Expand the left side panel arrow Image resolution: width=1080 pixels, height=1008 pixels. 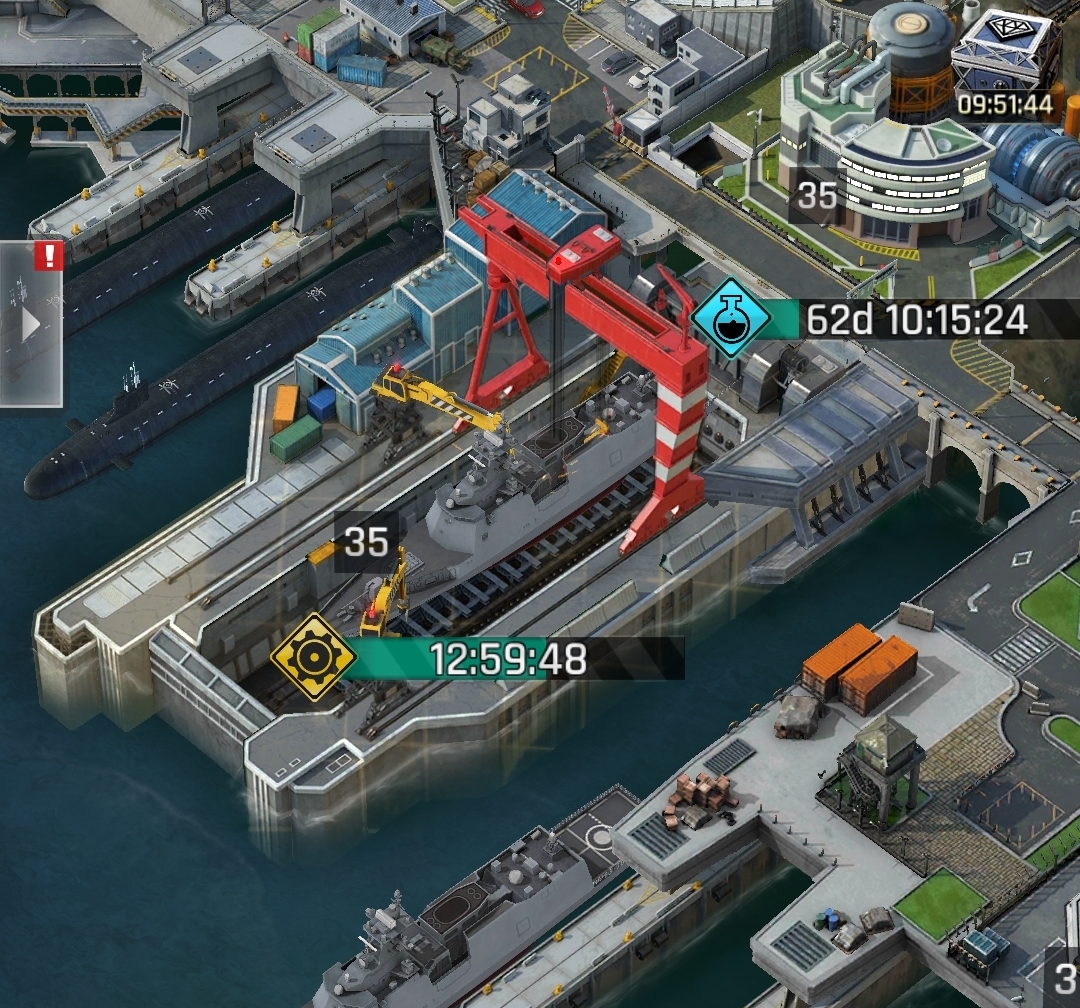tap(31, 324)
